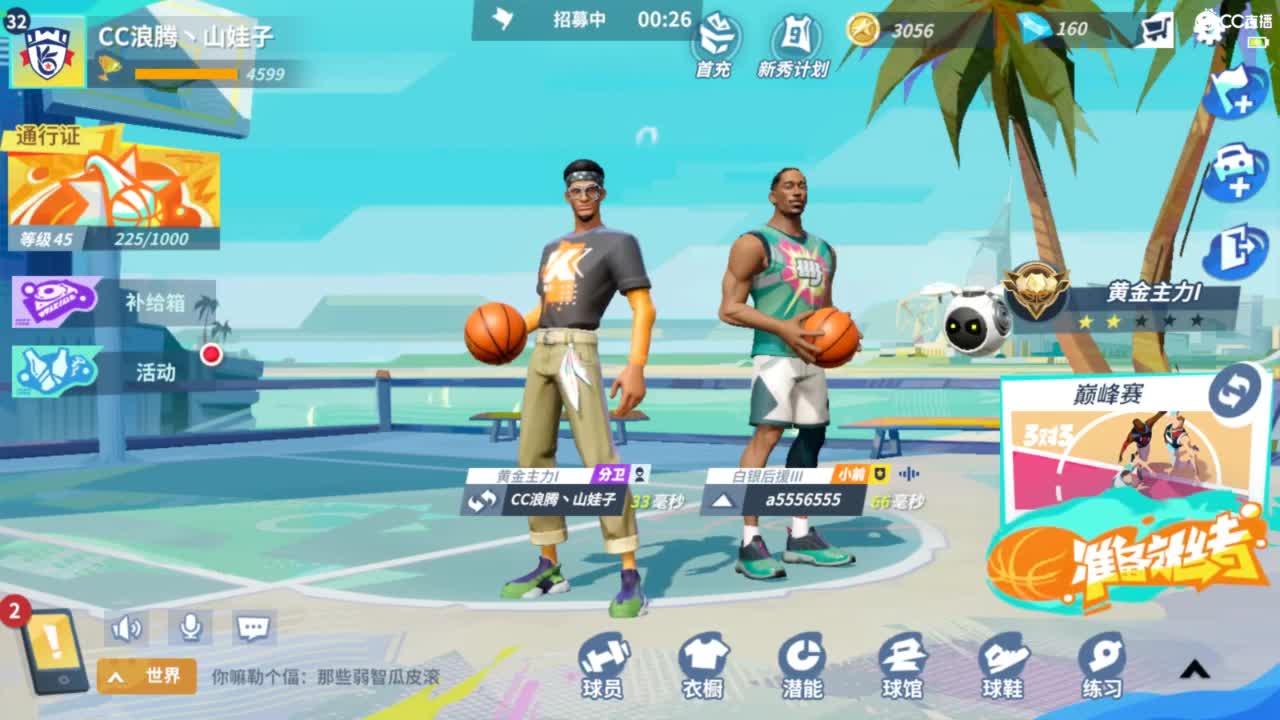
Task: Mute the speaker audio toggle
Action: pyautogui.click(x=125, y=627)
